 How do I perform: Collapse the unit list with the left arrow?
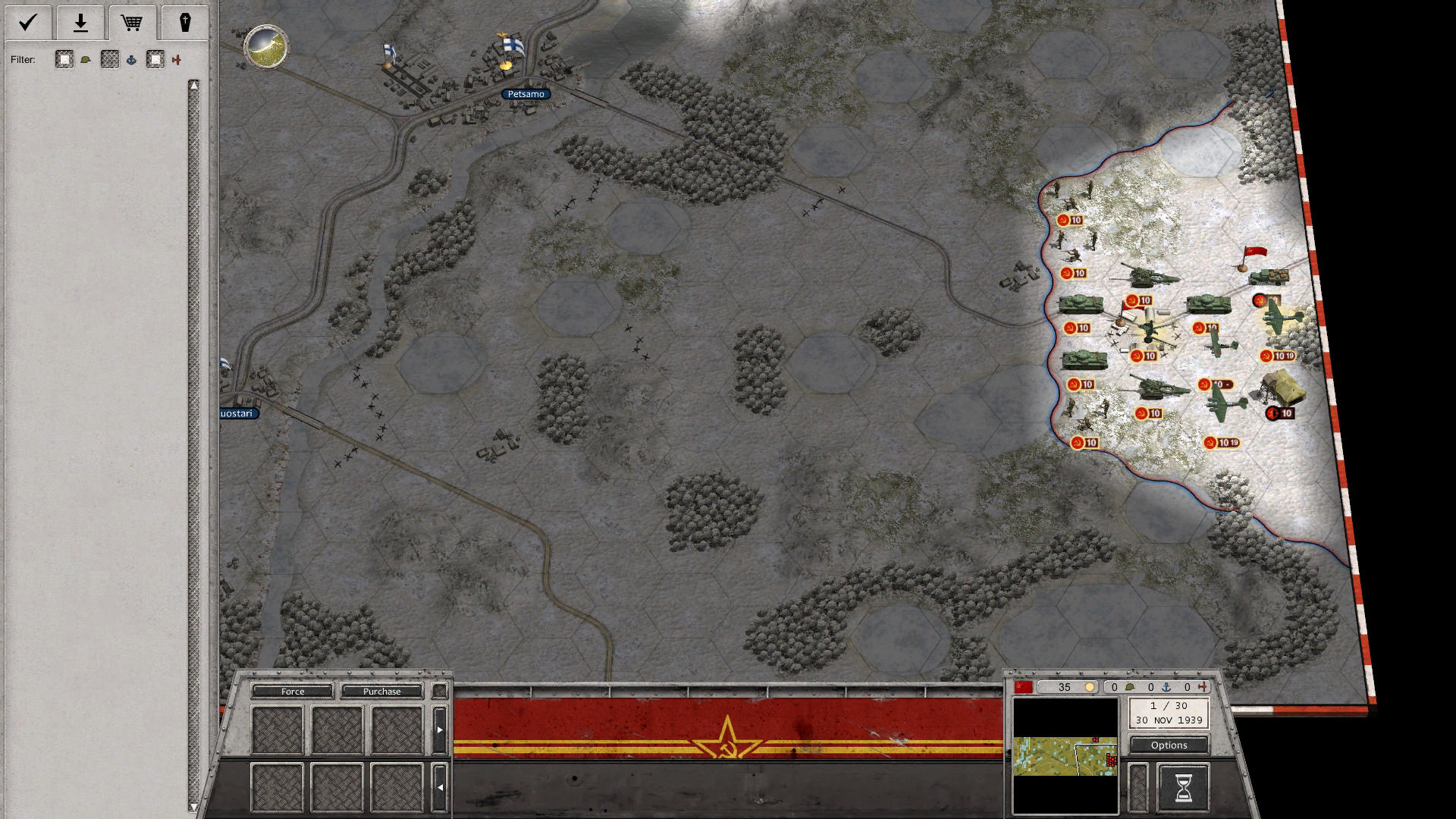442,787
